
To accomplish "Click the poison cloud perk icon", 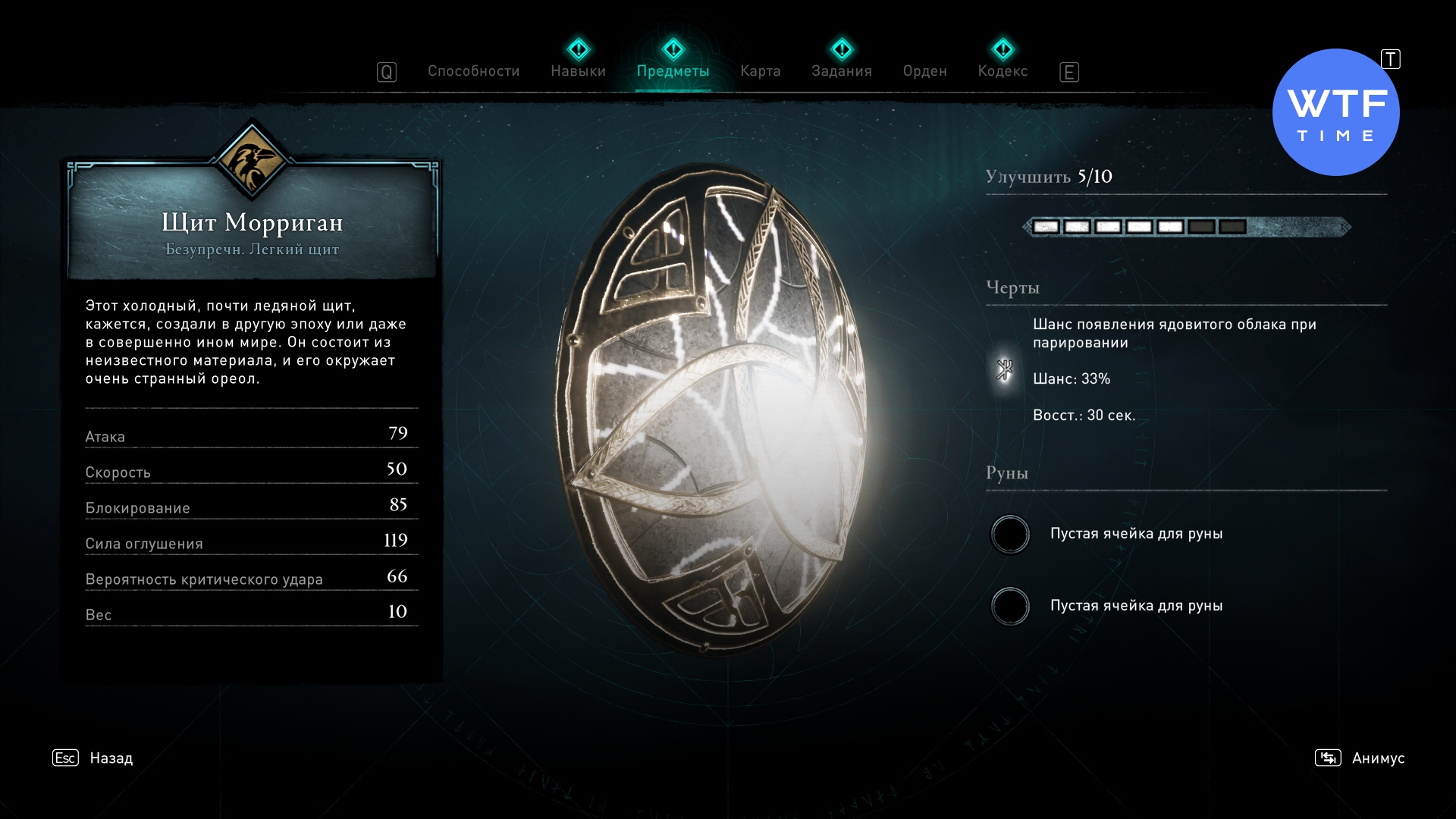I will point(1005,370).
